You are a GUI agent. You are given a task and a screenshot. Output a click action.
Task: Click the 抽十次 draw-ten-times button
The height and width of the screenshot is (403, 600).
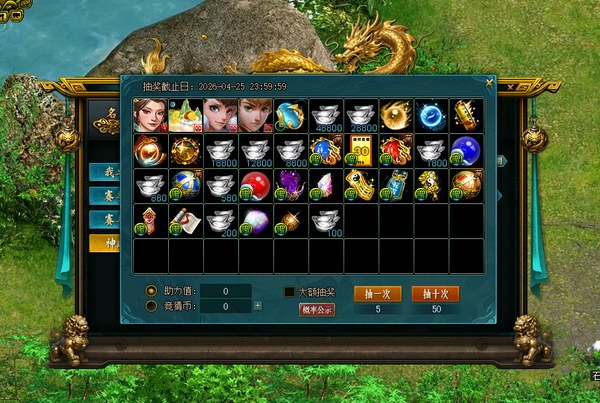[x=435, y=293]
